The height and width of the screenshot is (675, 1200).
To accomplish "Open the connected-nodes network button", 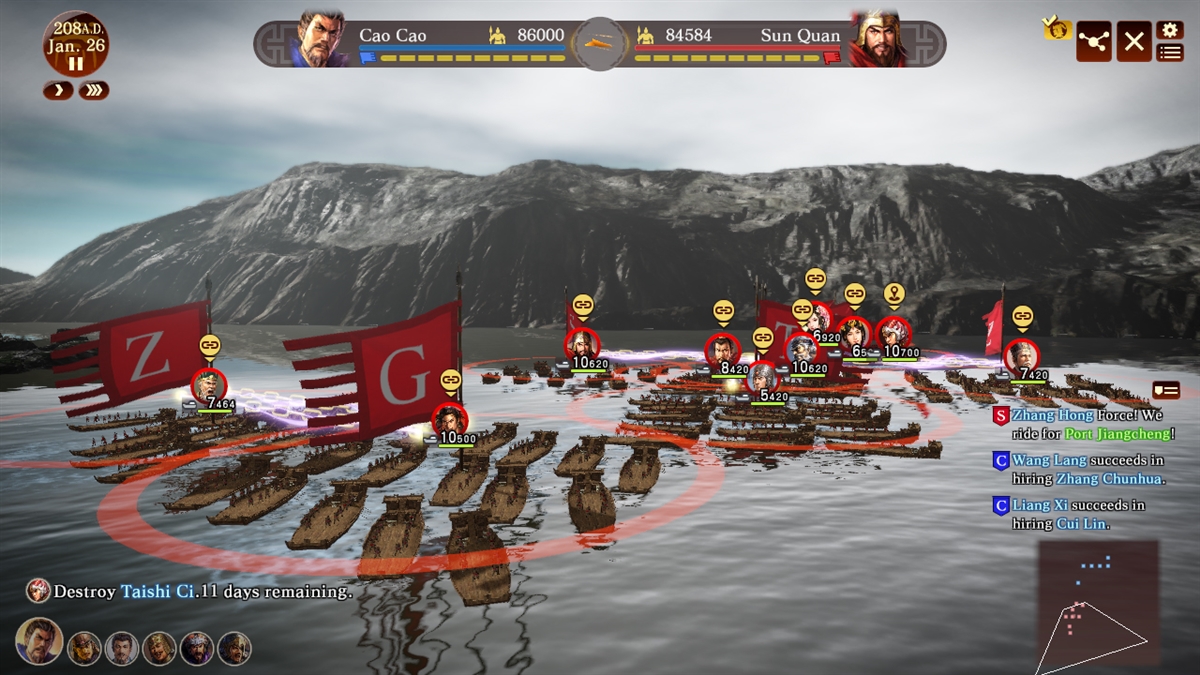I will [x=1093, y=42].
